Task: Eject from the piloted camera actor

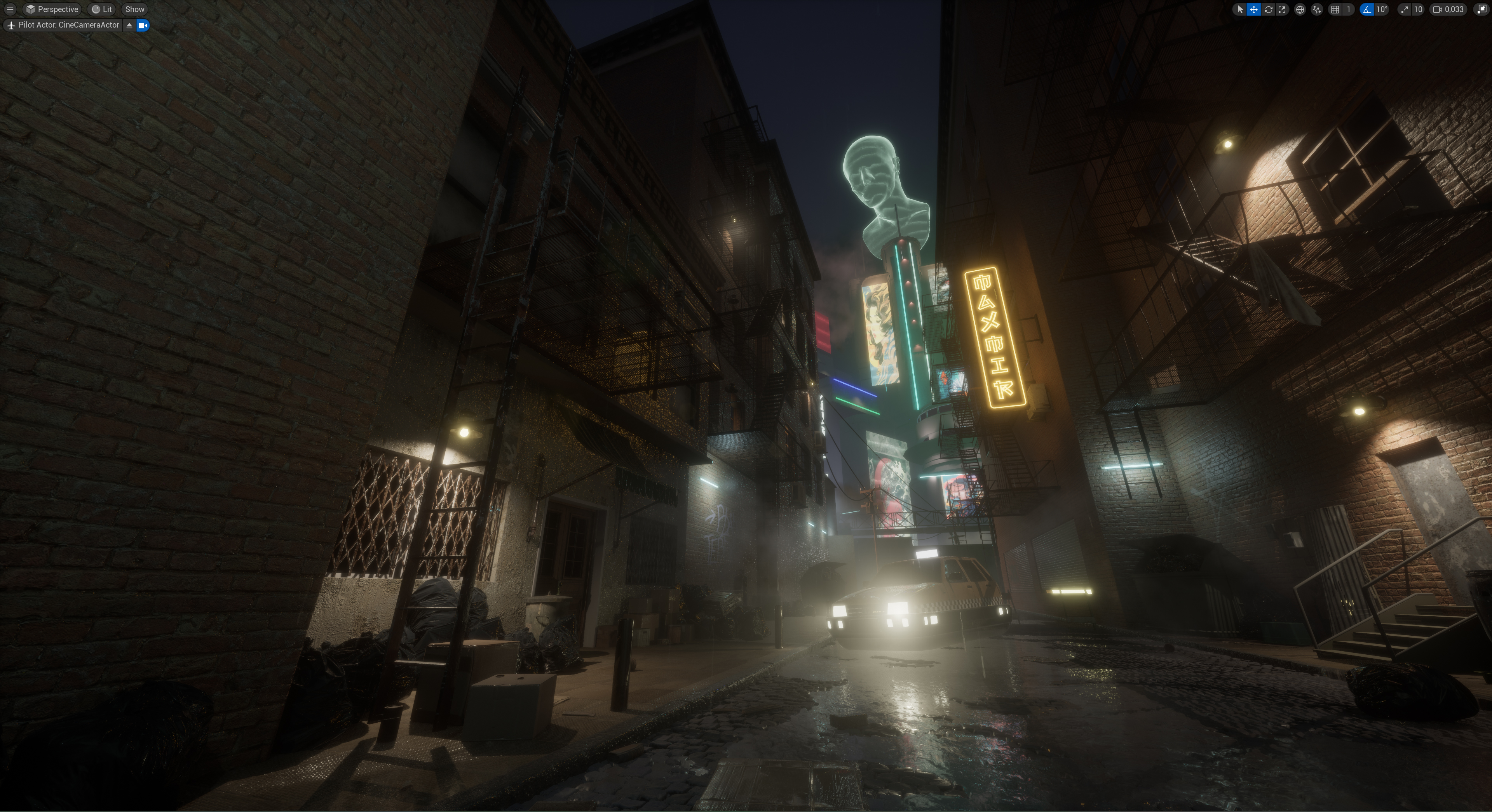Action: [x=129, y=25]
